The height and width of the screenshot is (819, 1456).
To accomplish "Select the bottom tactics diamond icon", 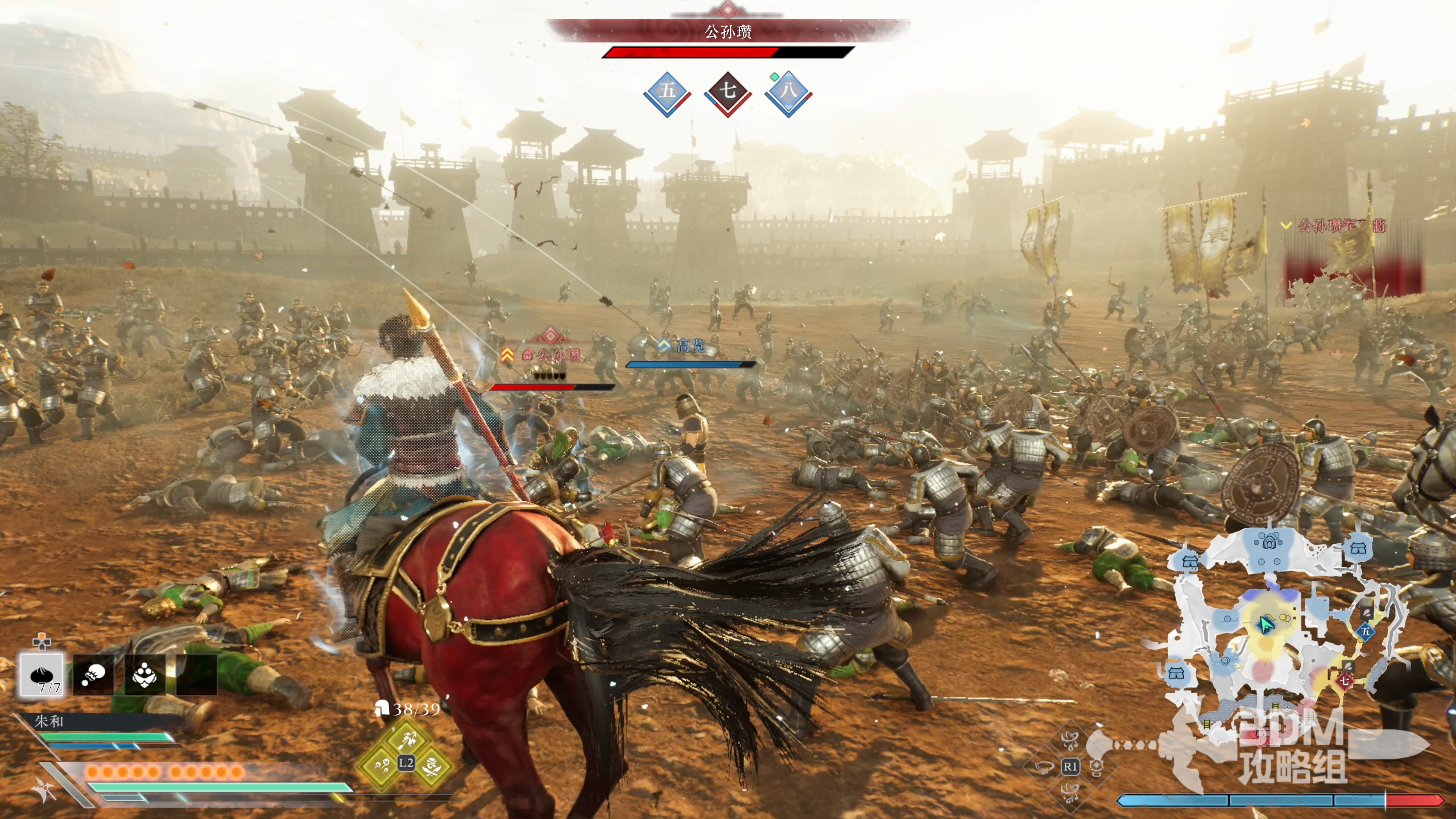I will 1070,792.
